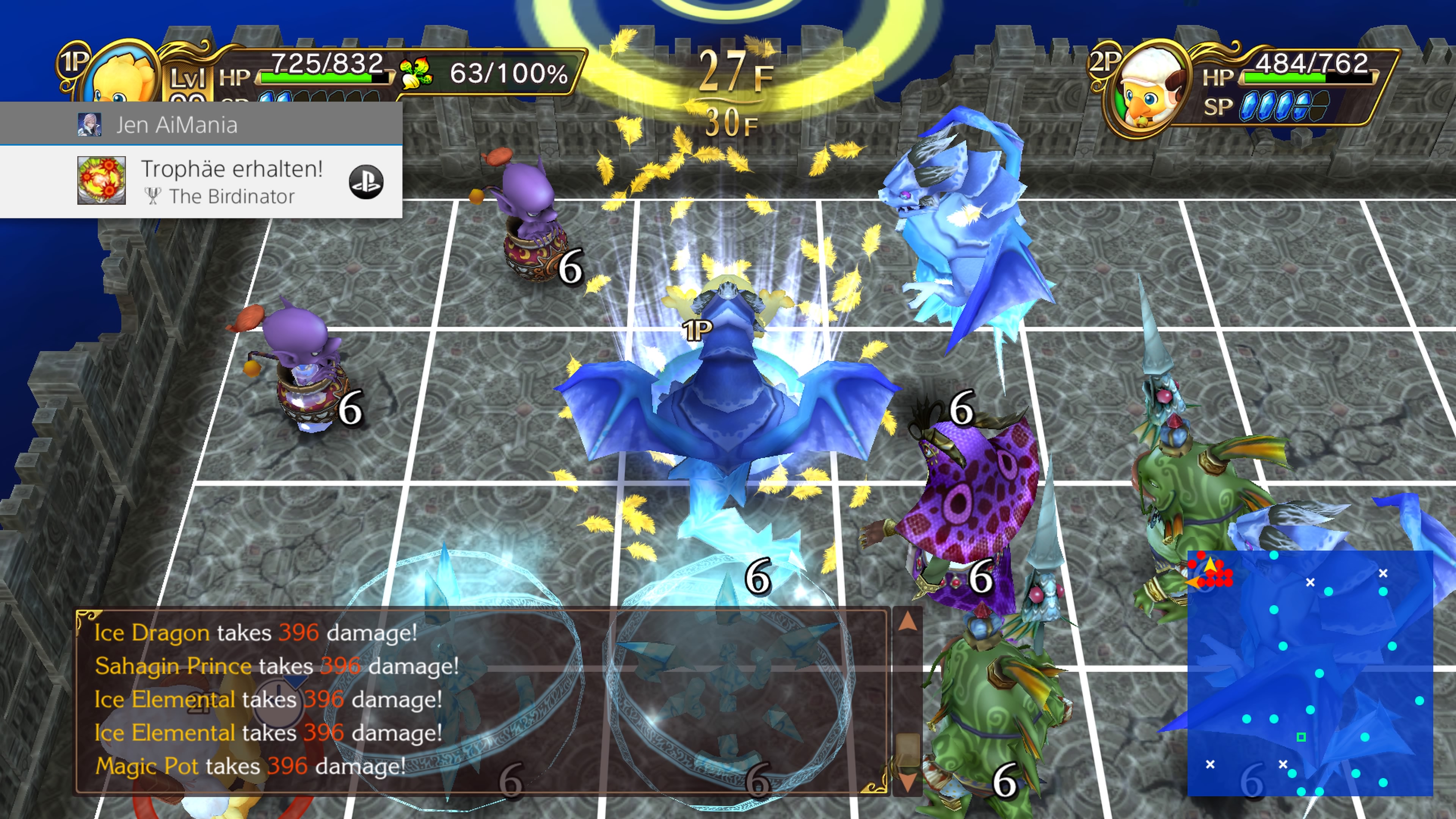Toggle the green square on the minimap
Image resolution: width=1456 pixels, height=819 pixels.
(x=1301, y=737)
